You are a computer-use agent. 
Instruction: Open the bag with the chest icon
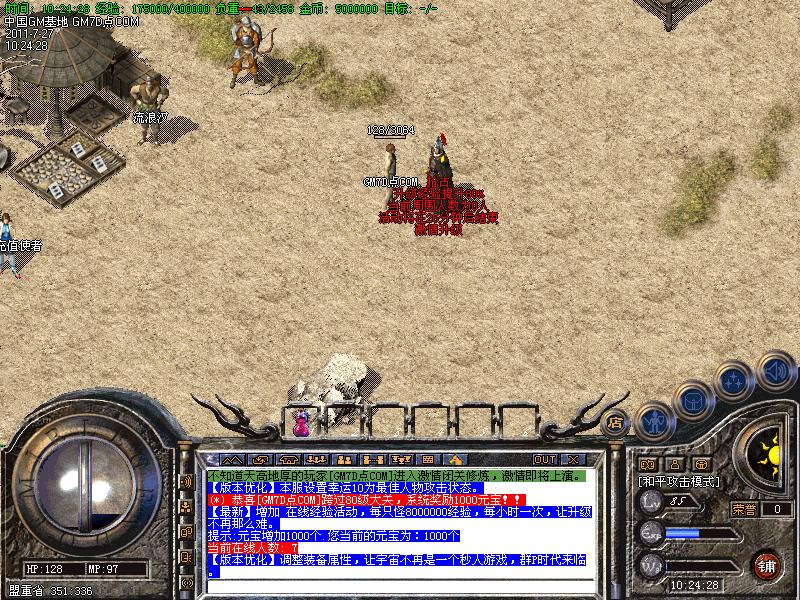[x=692, y=400]
